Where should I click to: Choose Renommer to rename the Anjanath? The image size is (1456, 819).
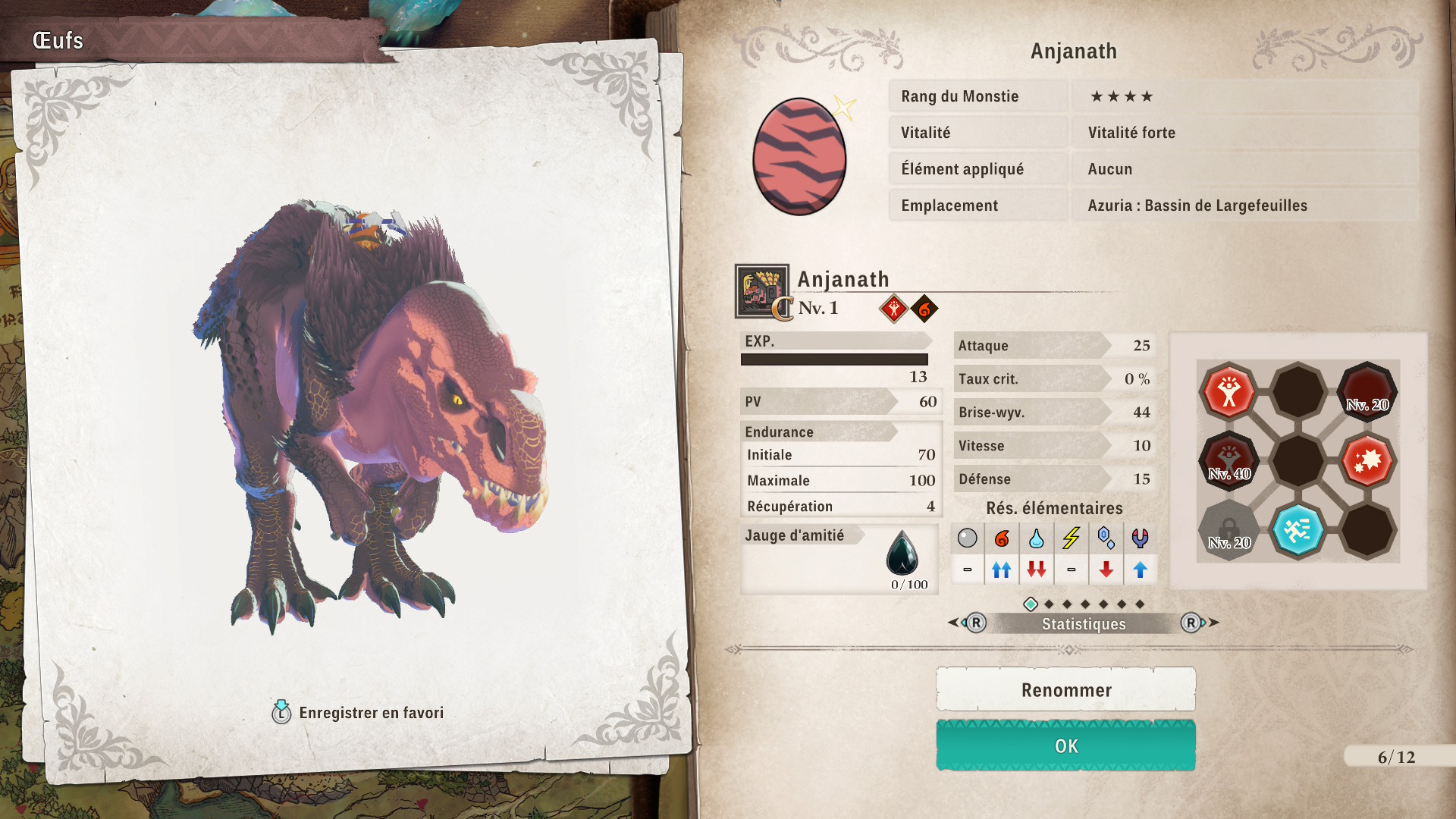[1065, 689]
